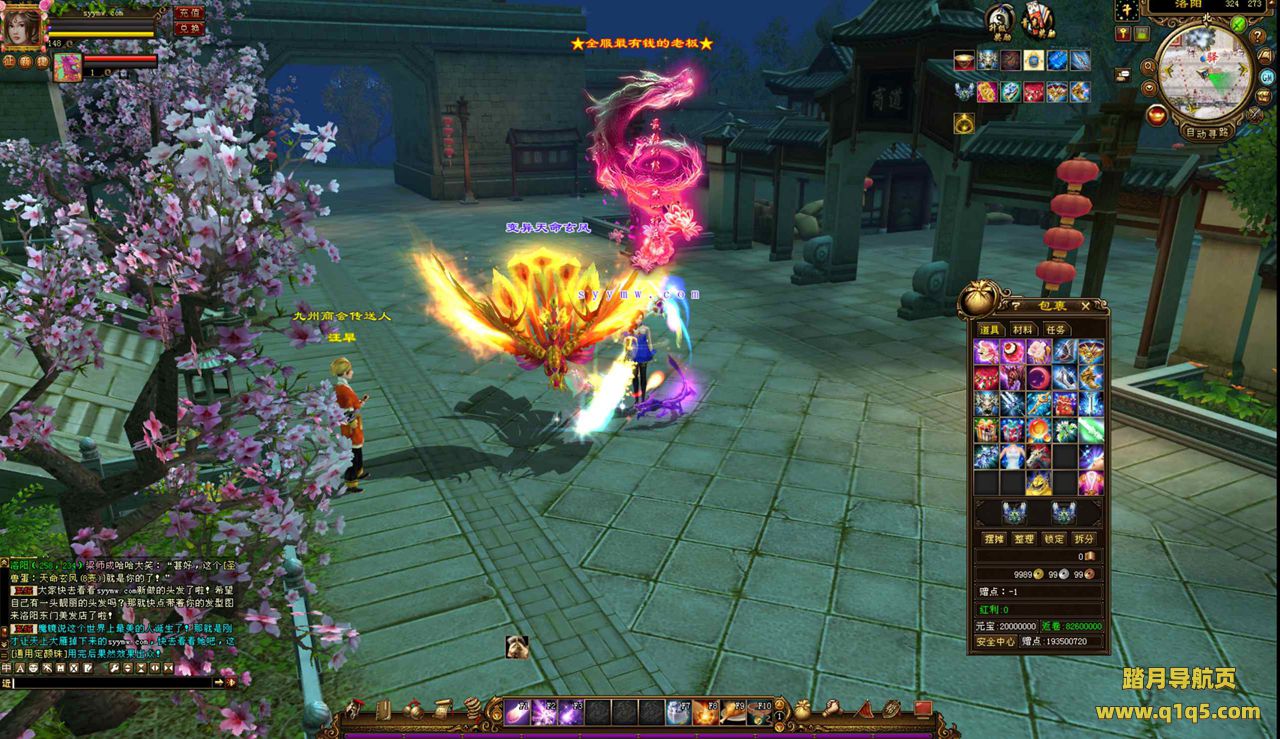Activate the F8 fire skill slot
Image resolution: width=1280 pixels, height=739 pixels.
(x=704, y=712)
